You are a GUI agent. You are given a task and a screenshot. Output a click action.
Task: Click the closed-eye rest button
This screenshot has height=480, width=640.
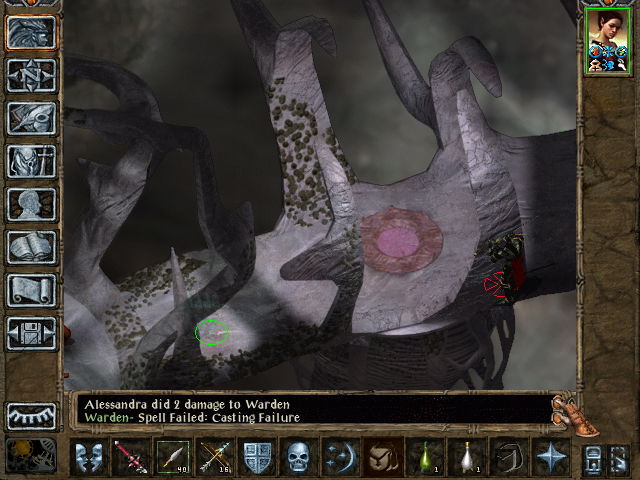click(31, 416)
